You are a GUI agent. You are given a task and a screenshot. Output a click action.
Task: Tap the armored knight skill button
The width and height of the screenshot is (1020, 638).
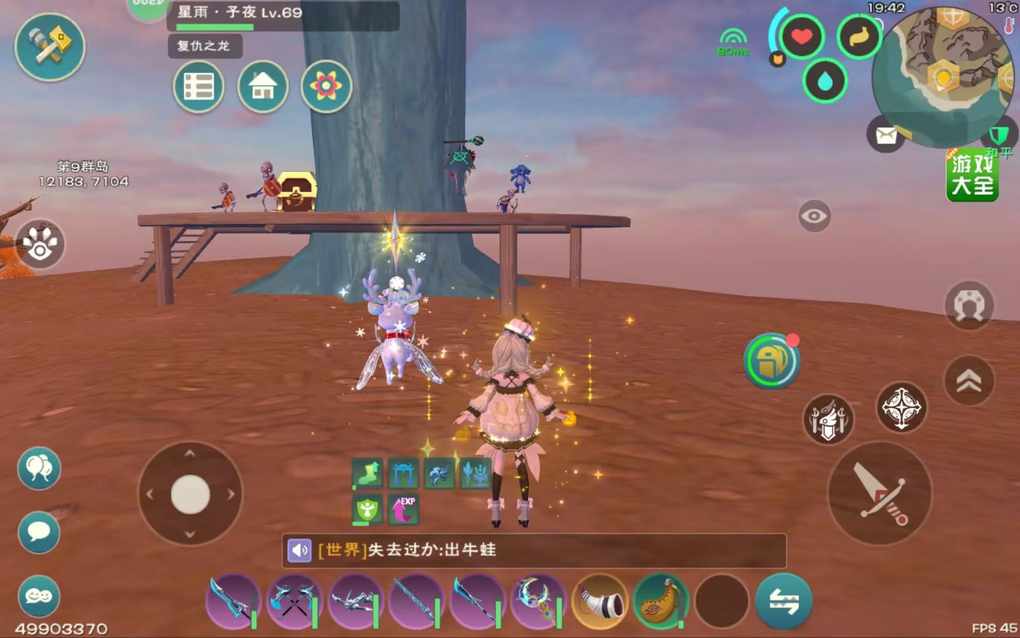click(829, 419)
